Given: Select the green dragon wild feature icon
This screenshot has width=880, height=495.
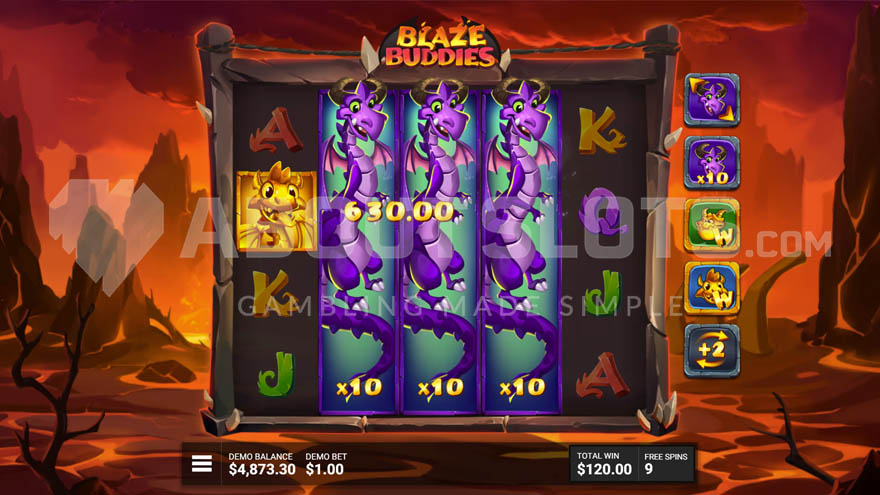Looking at the screenshot, I should (711, 225).
